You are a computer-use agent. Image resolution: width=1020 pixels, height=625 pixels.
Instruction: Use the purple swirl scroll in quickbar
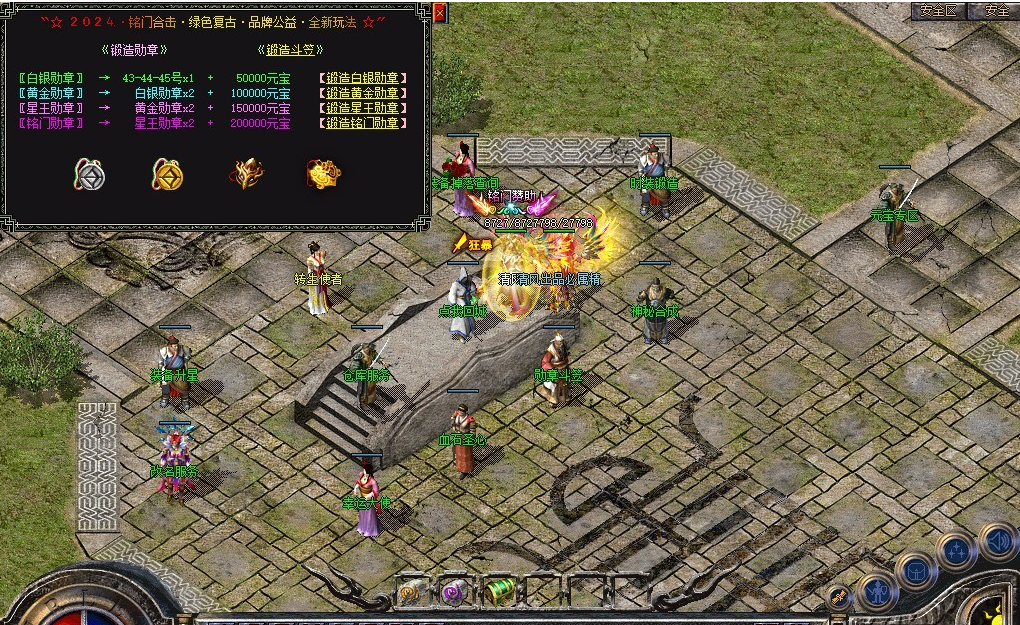[x=455, y=592]
